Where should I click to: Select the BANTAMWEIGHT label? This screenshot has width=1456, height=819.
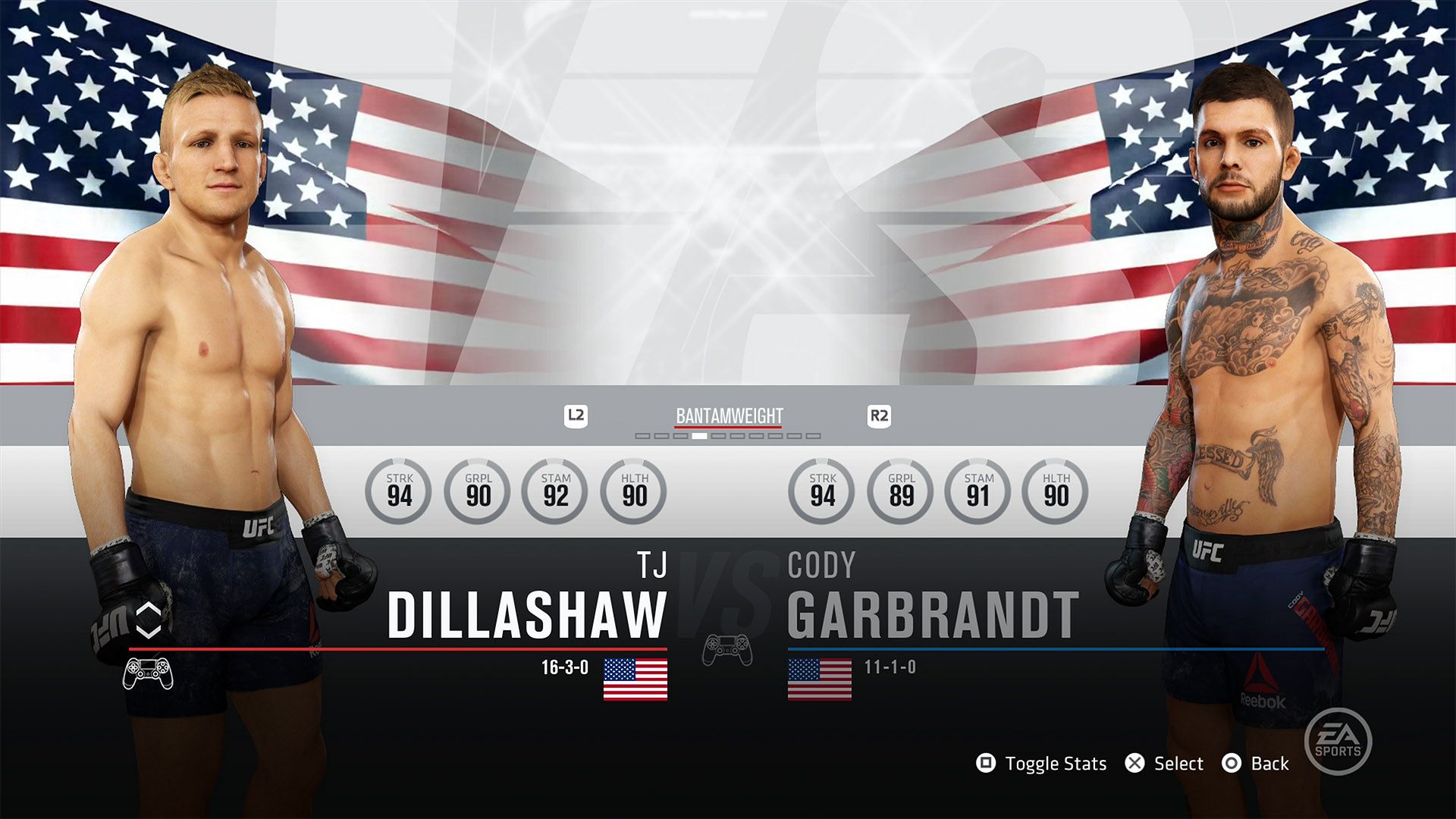[x=727, y=416]
